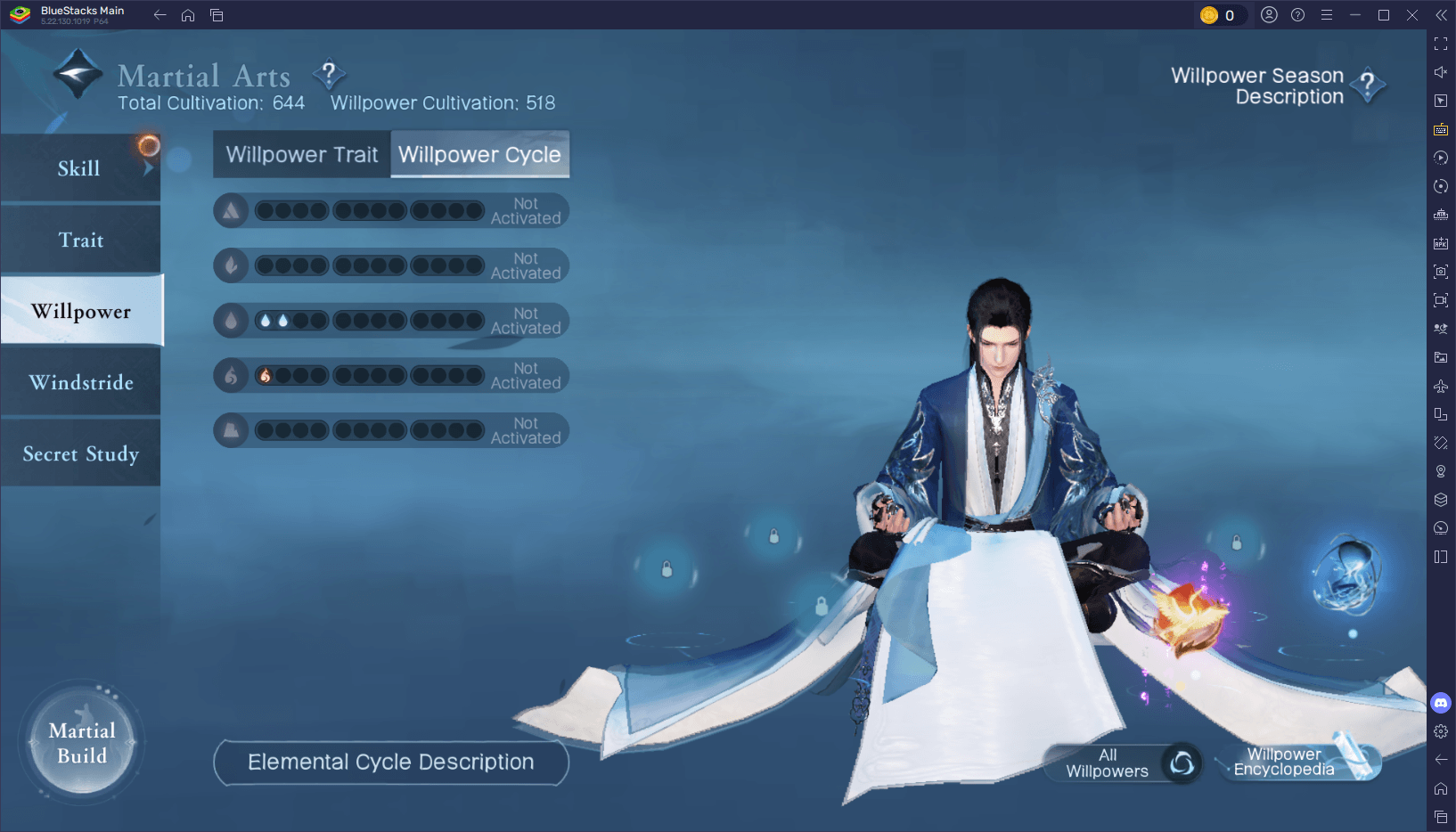The height and width of the screenshot is (832, 1456).
Task: Collapse the BlueStacks side toolbar
Action: 1441,14
